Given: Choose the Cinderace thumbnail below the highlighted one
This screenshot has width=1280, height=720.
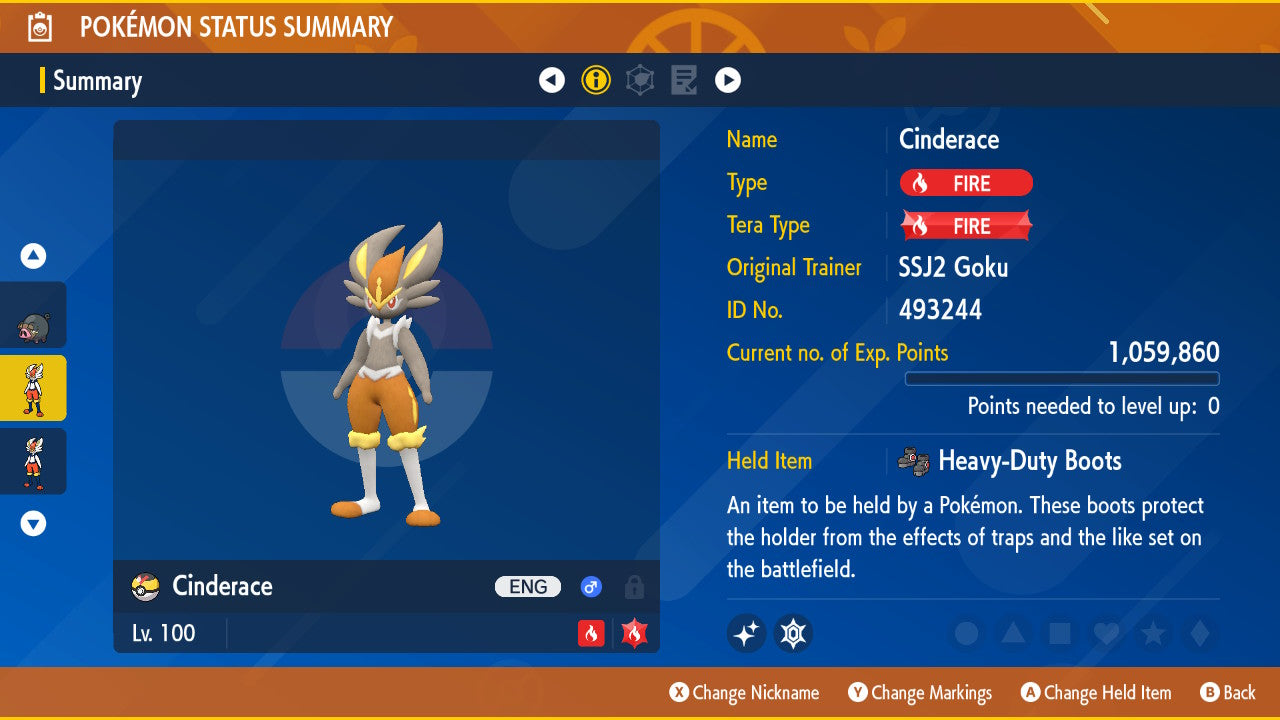Looking at the screenshot, I should (34, 461).
